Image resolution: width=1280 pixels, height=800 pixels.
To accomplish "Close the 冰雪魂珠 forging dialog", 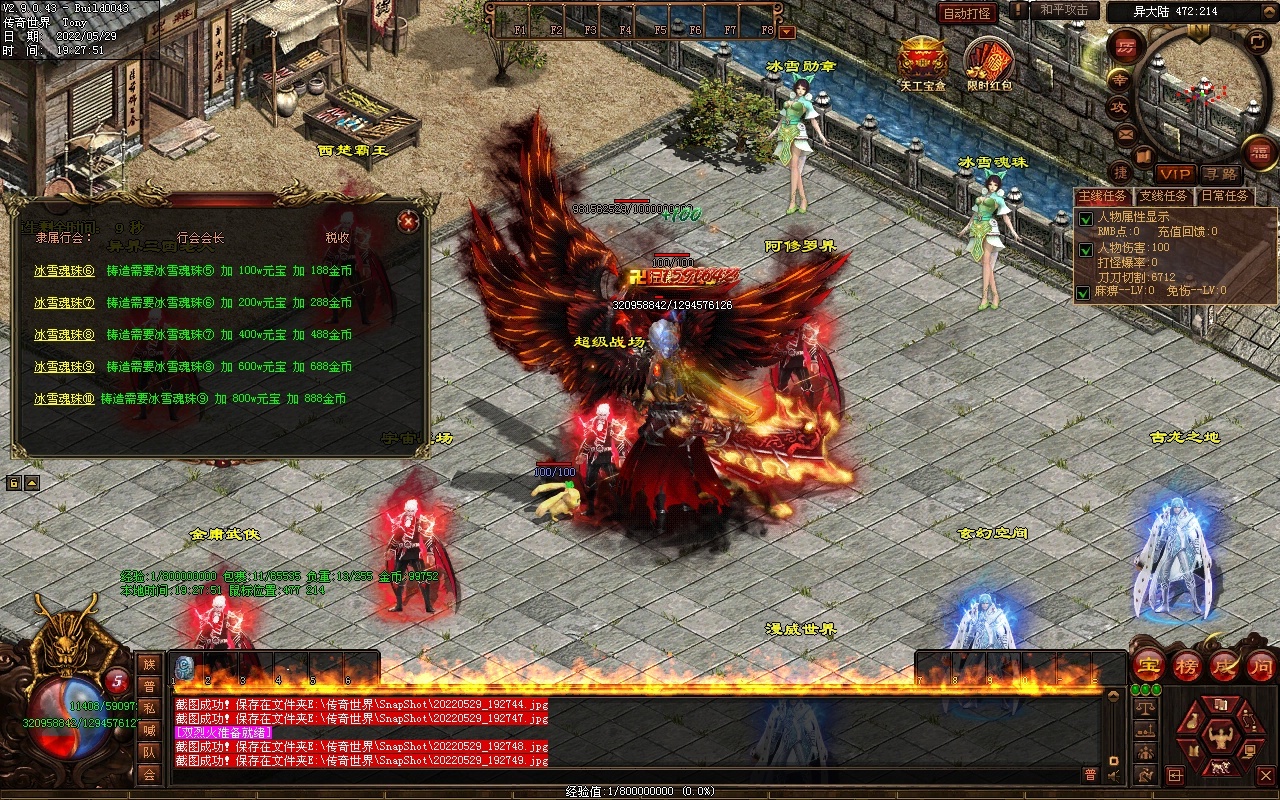I will (407, 222).
